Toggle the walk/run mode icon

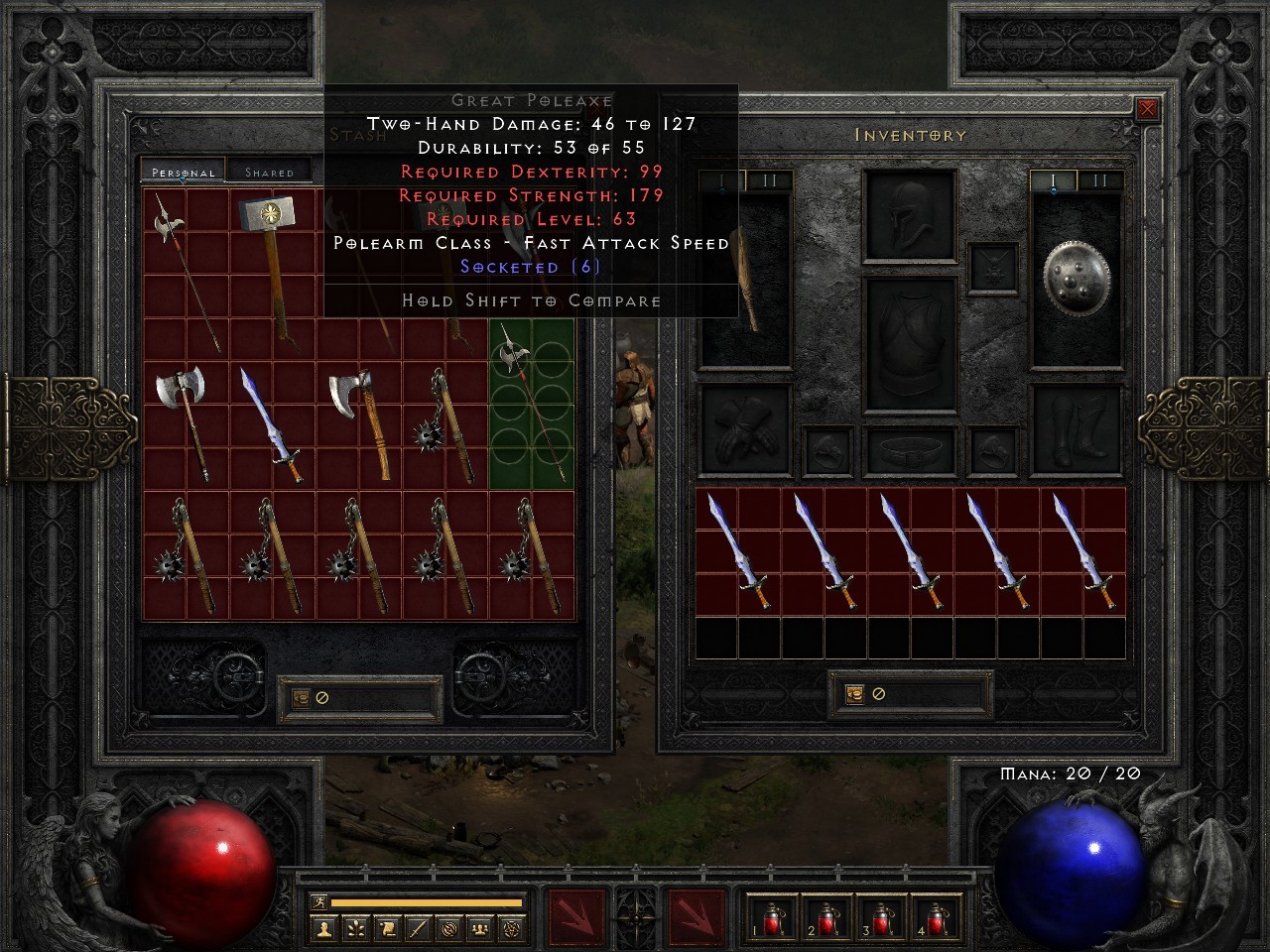point(318,900)
